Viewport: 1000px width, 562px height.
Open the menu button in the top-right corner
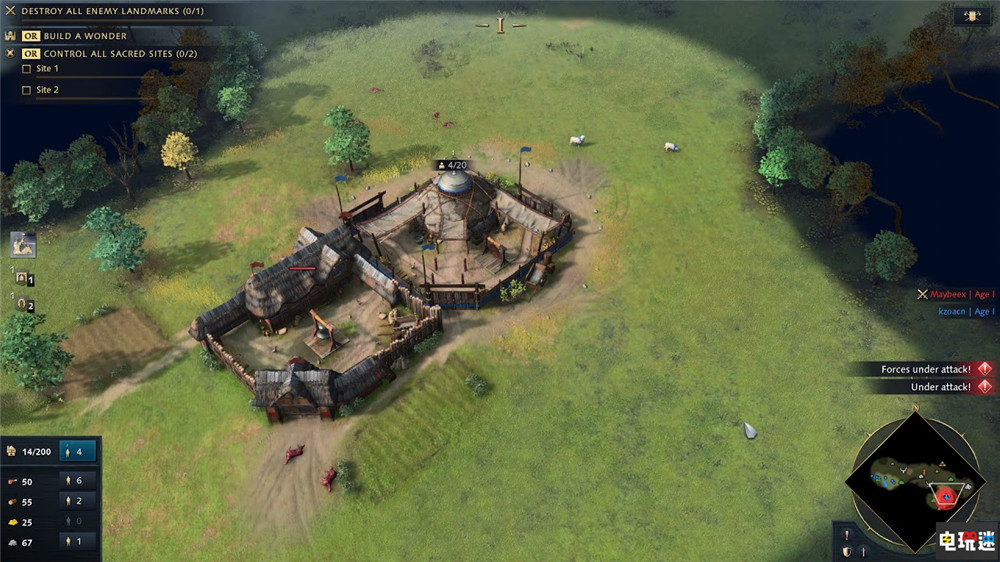click(x=966, y=16)
